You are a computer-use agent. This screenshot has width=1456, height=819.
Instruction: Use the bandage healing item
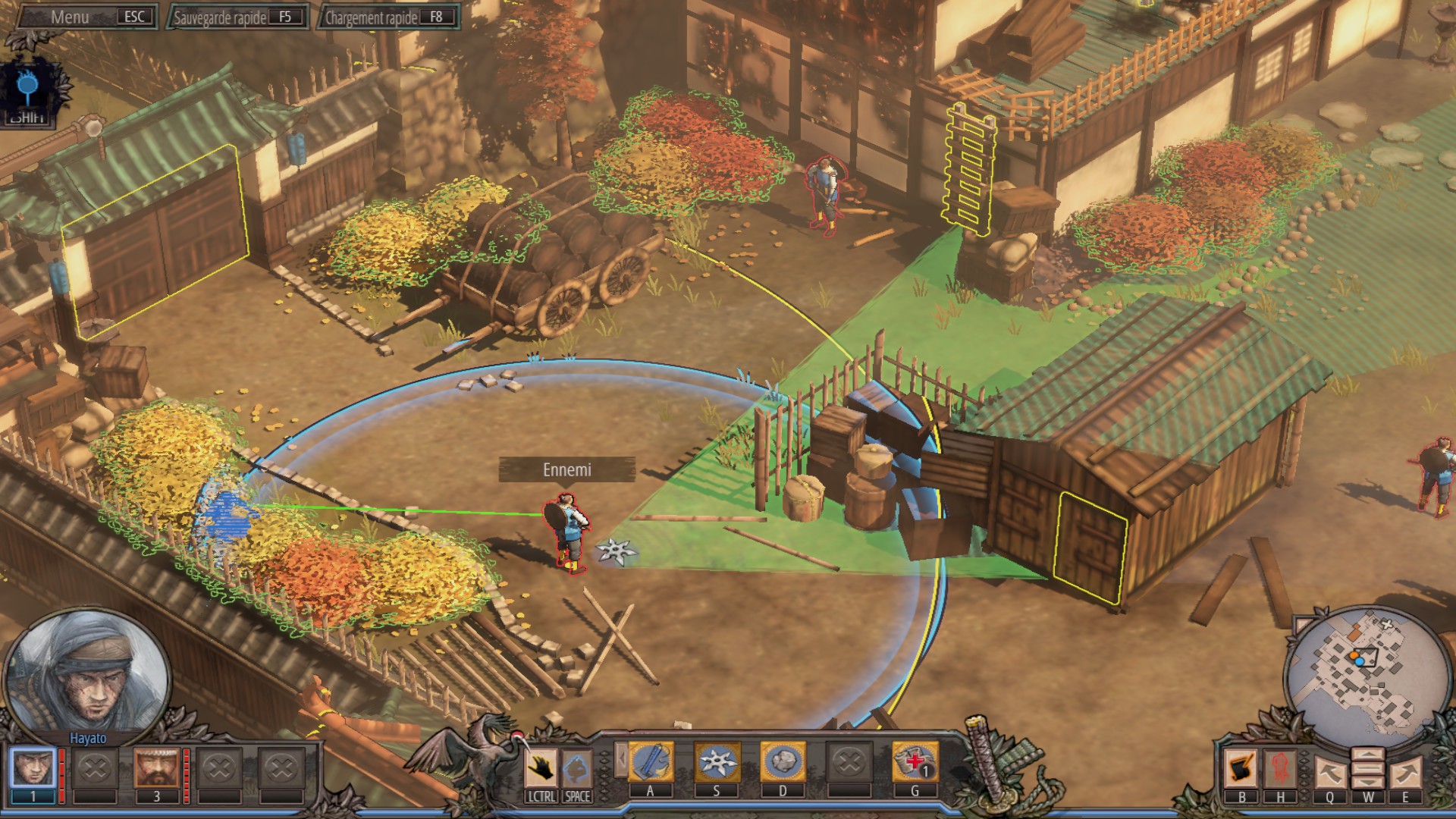(x=915, y=762)
